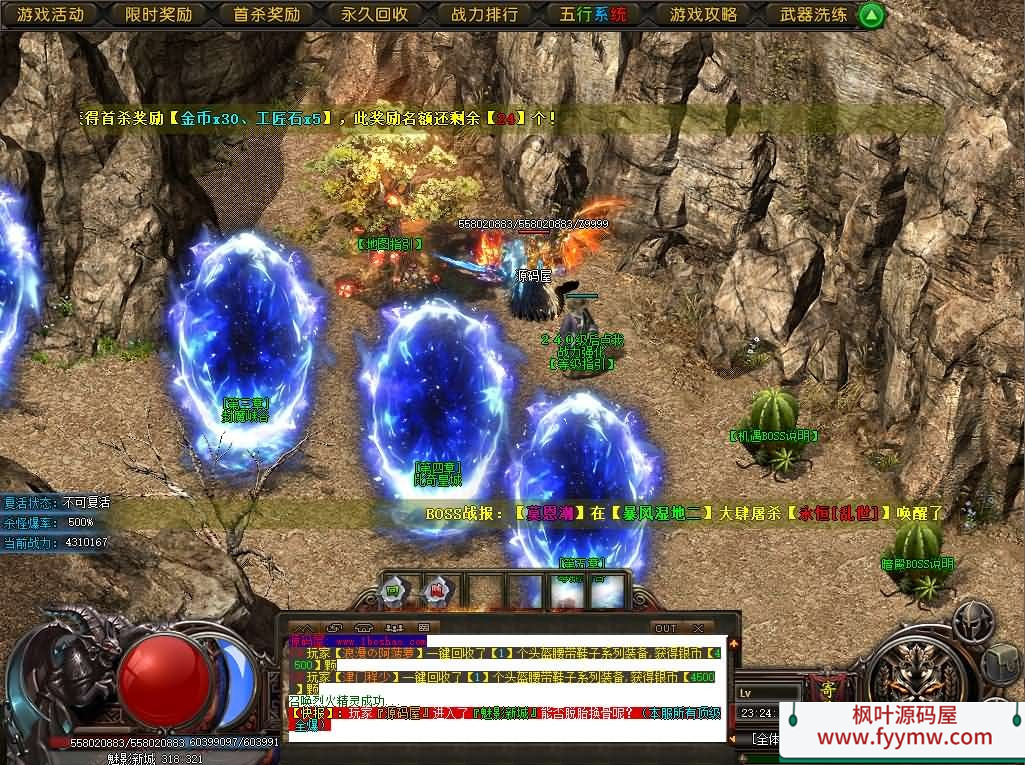Close the chat window with X

tap(697, 628)
